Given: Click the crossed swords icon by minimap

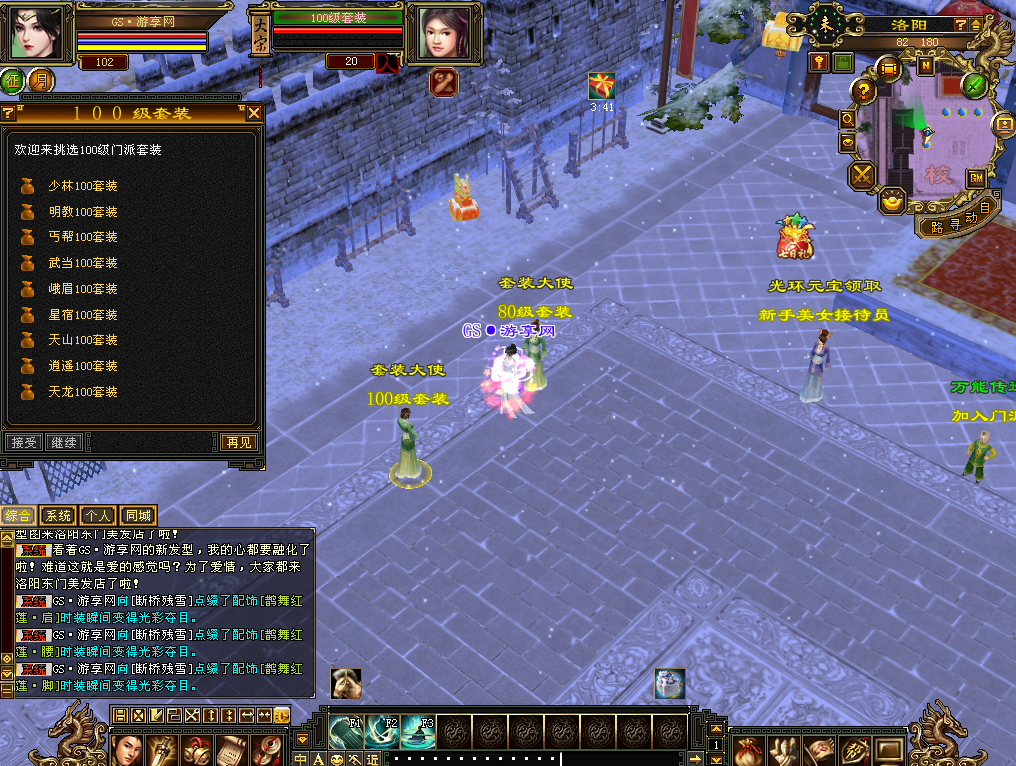Looking at the screenshot, I should 861,176.
